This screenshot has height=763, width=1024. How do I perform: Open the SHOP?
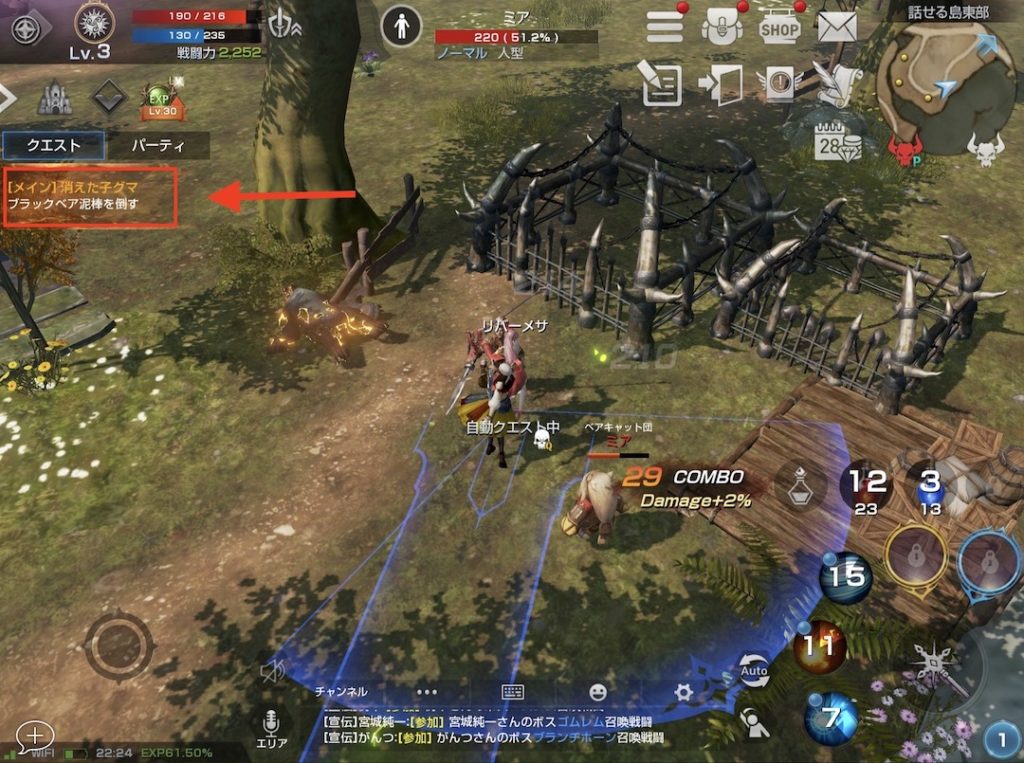pos(780,26)
